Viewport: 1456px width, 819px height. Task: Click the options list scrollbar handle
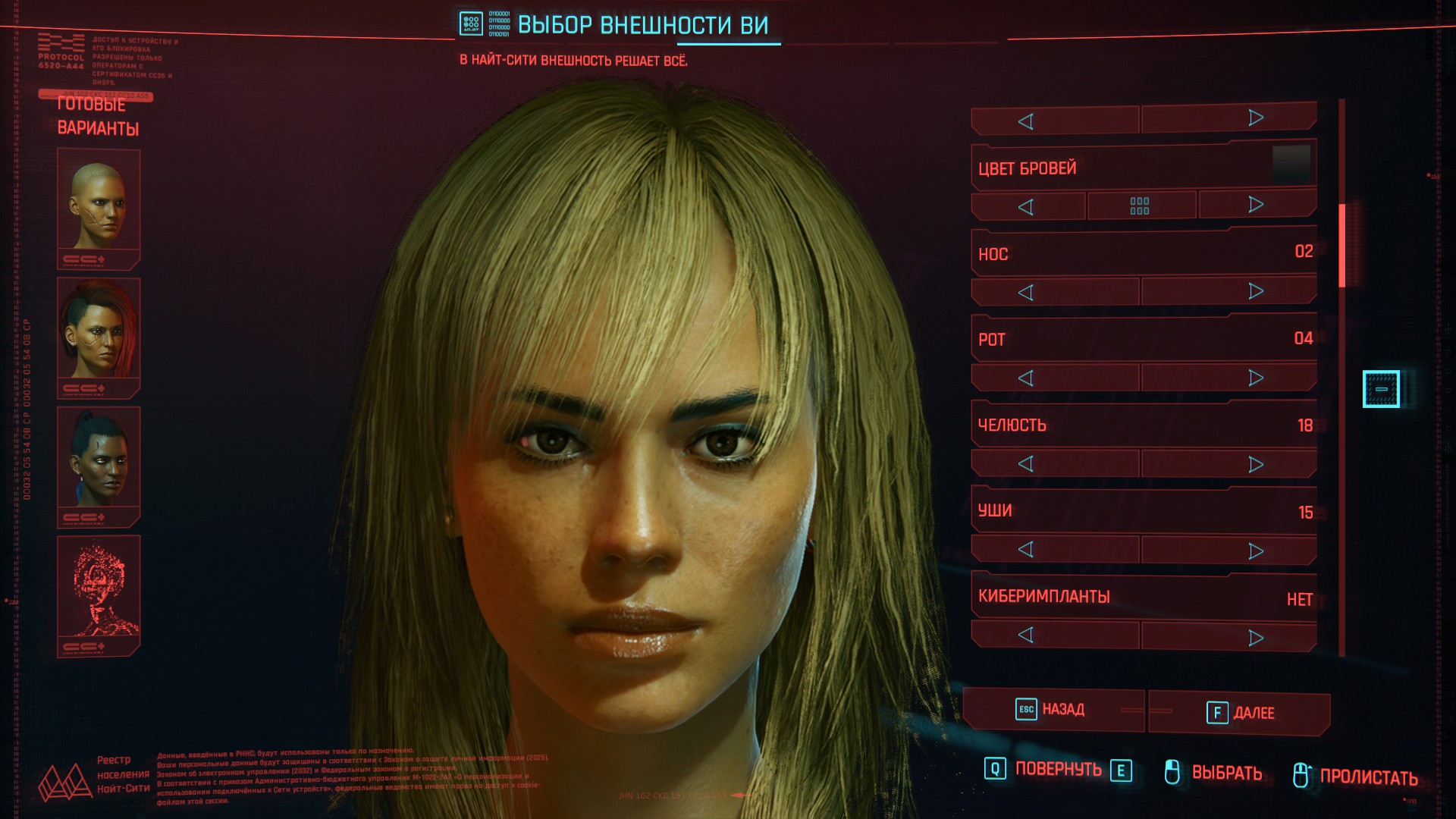(x=1341, y=245)
